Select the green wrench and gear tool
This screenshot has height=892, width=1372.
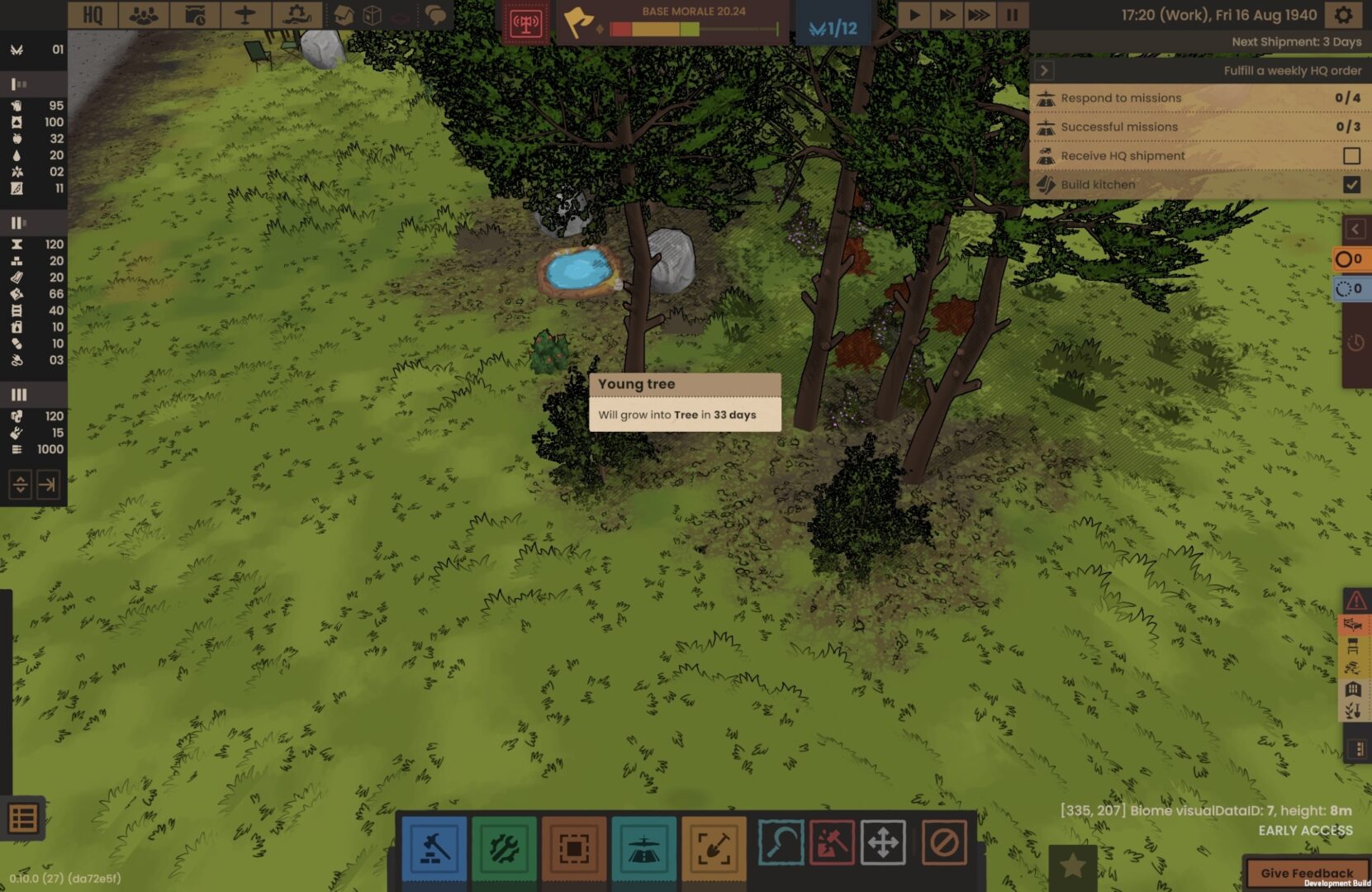tap(504, 847)
